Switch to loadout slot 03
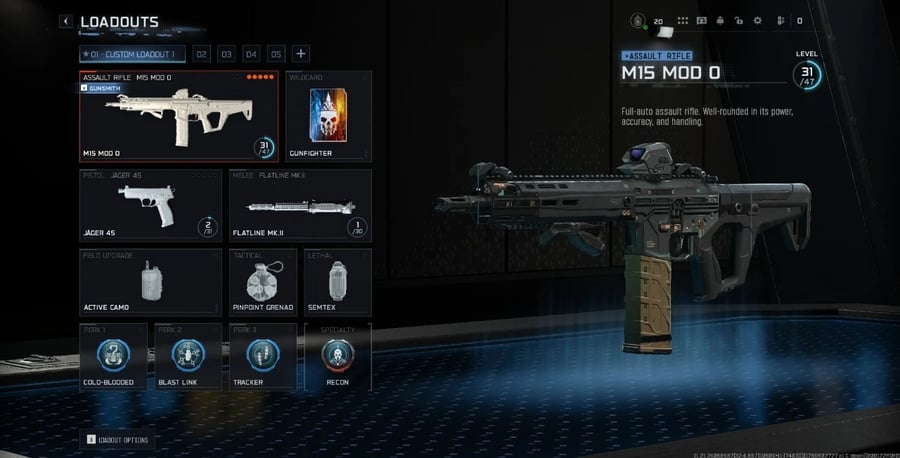 (x=227, y=54)
